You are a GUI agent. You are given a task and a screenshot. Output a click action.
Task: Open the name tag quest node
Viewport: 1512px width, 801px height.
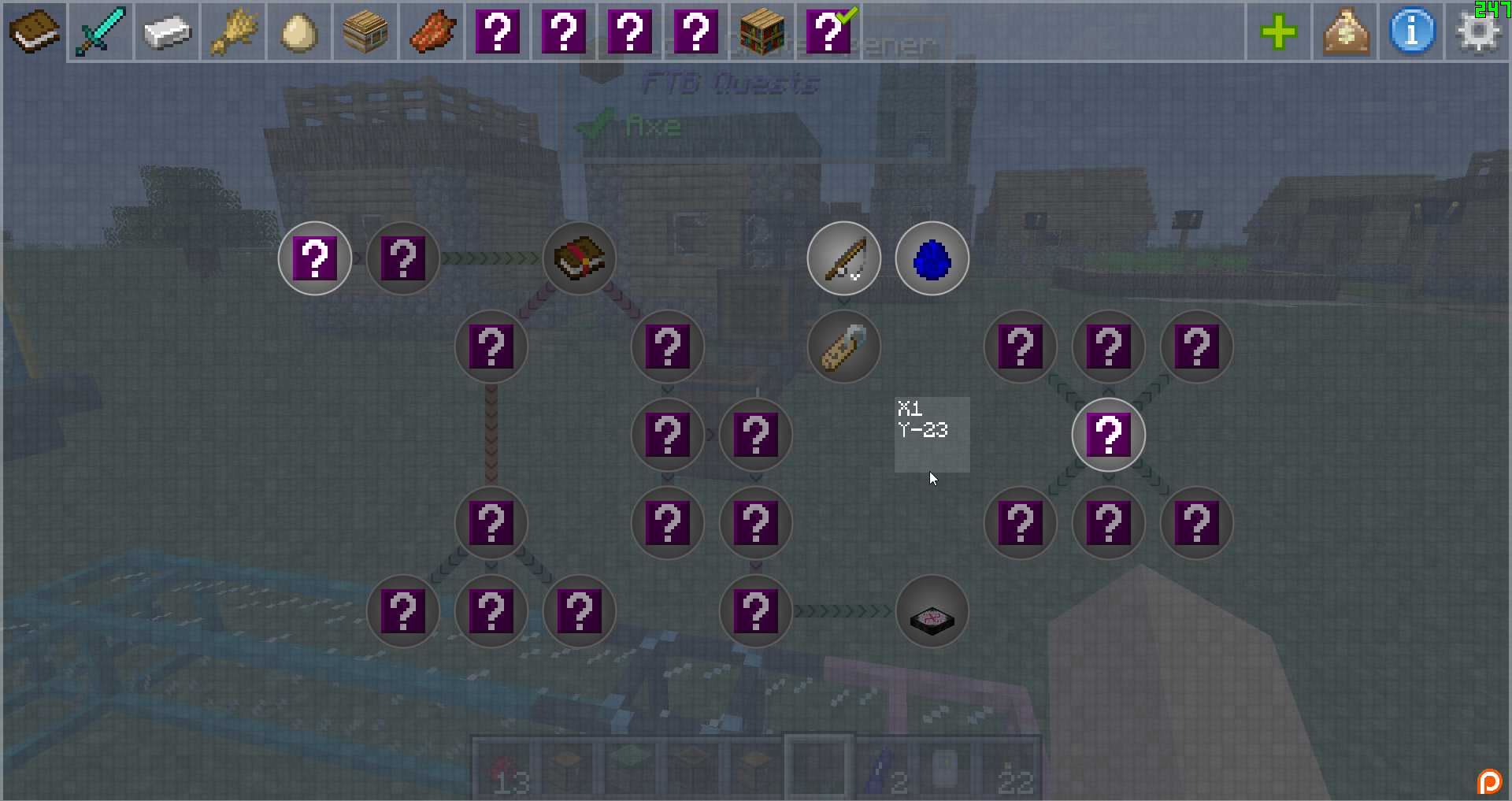click(x=844, y=347)
